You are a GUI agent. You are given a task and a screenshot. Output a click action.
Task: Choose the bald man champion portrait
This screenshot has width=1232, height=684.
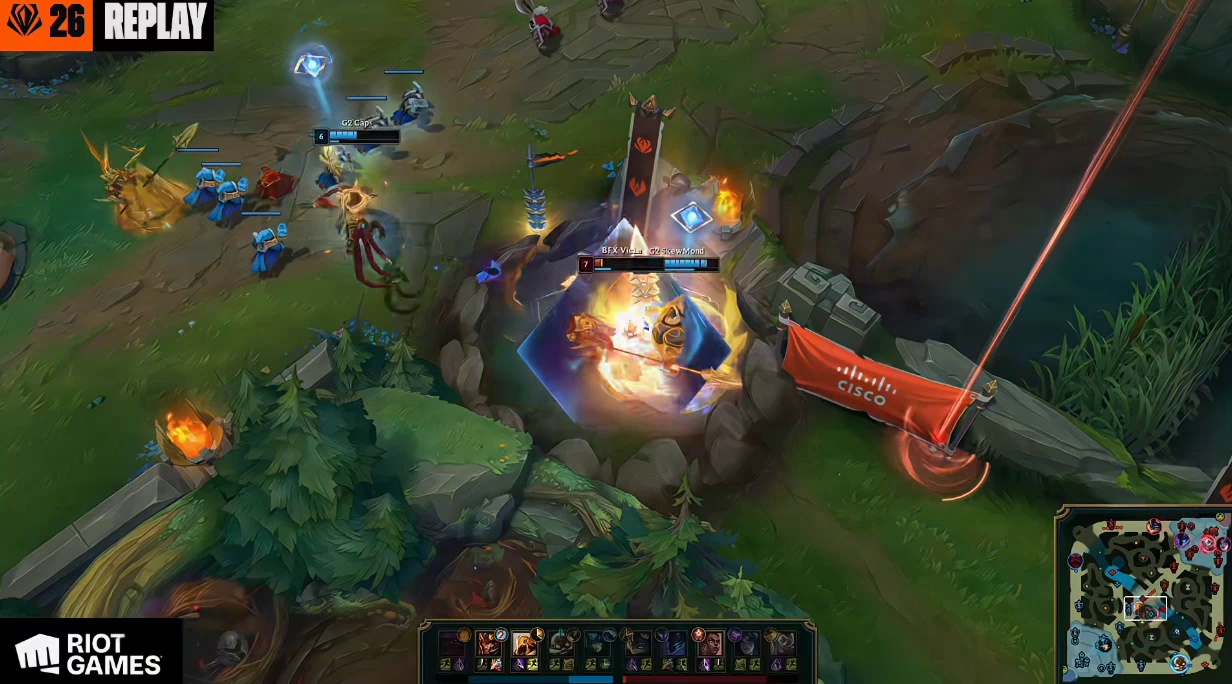(710, 645)
